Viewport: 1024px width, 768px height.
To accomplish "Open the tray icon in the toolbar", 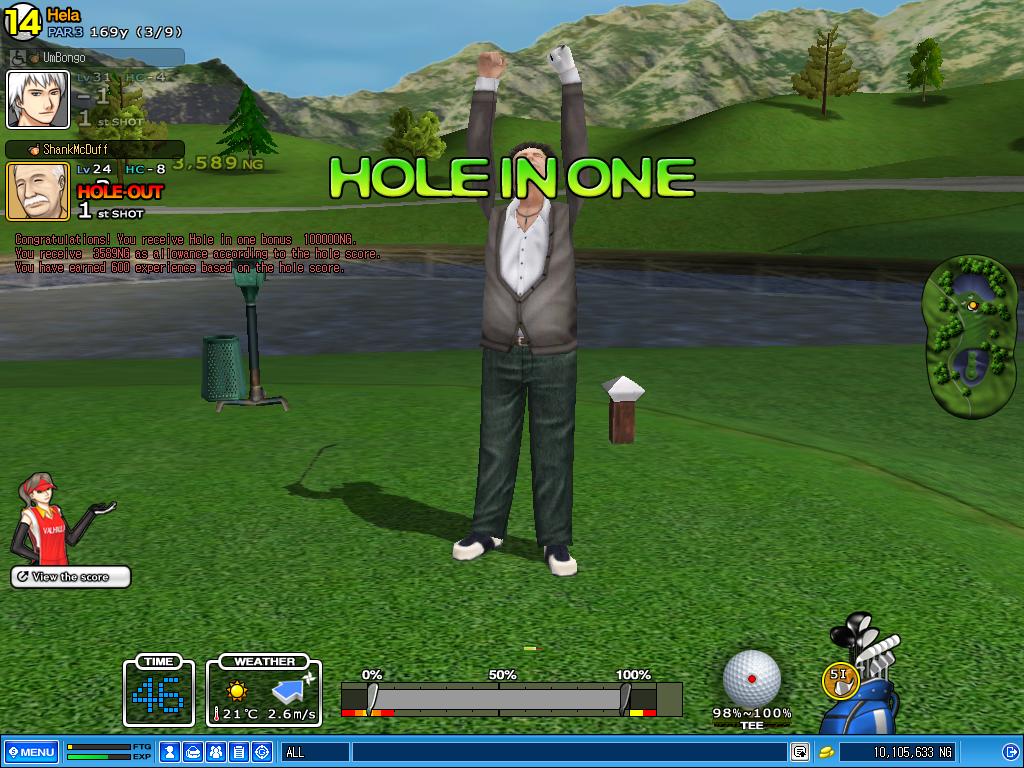I will (193, 752).
